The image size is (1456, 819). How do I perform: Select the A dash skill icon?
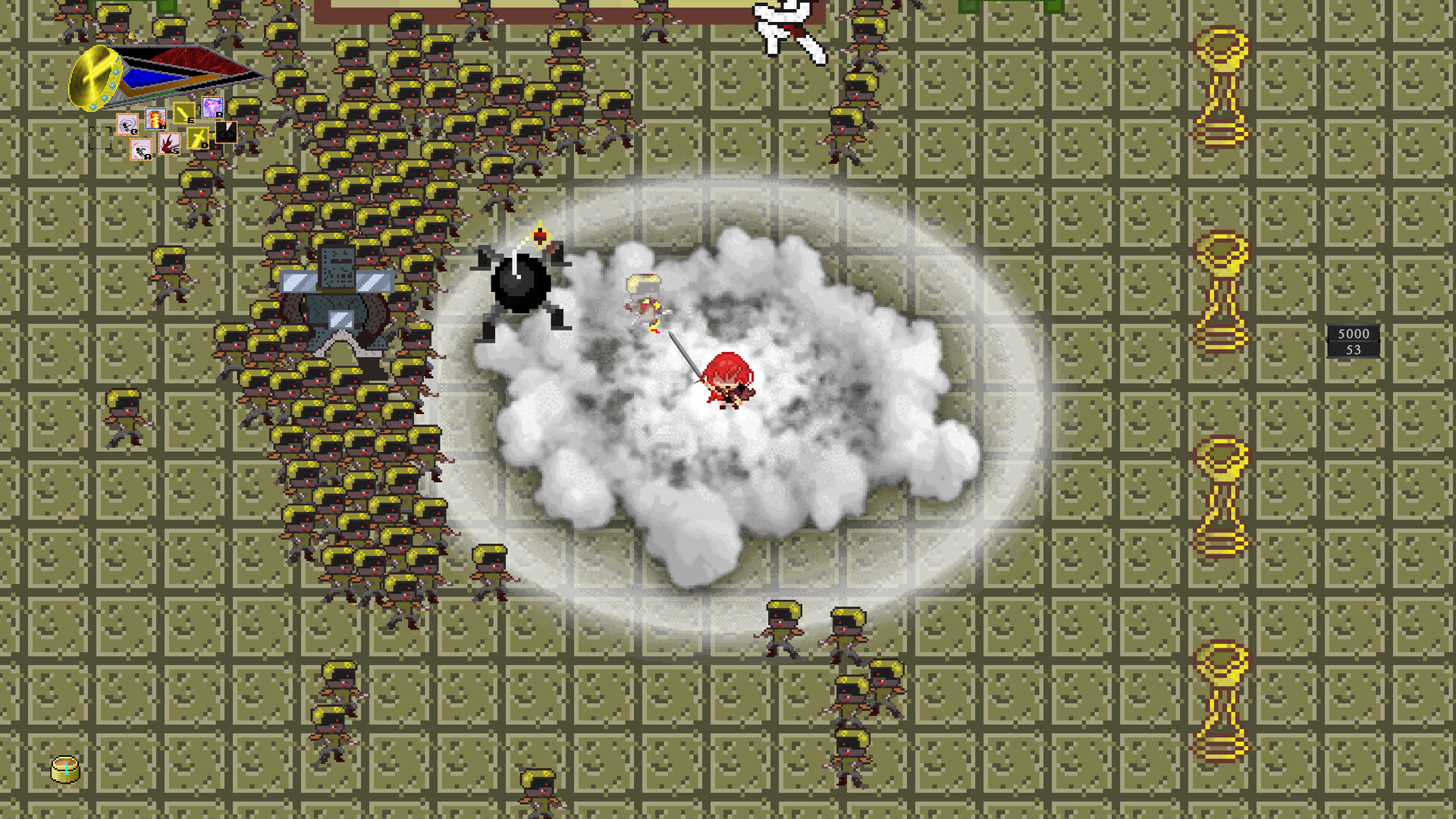point(141,149)
